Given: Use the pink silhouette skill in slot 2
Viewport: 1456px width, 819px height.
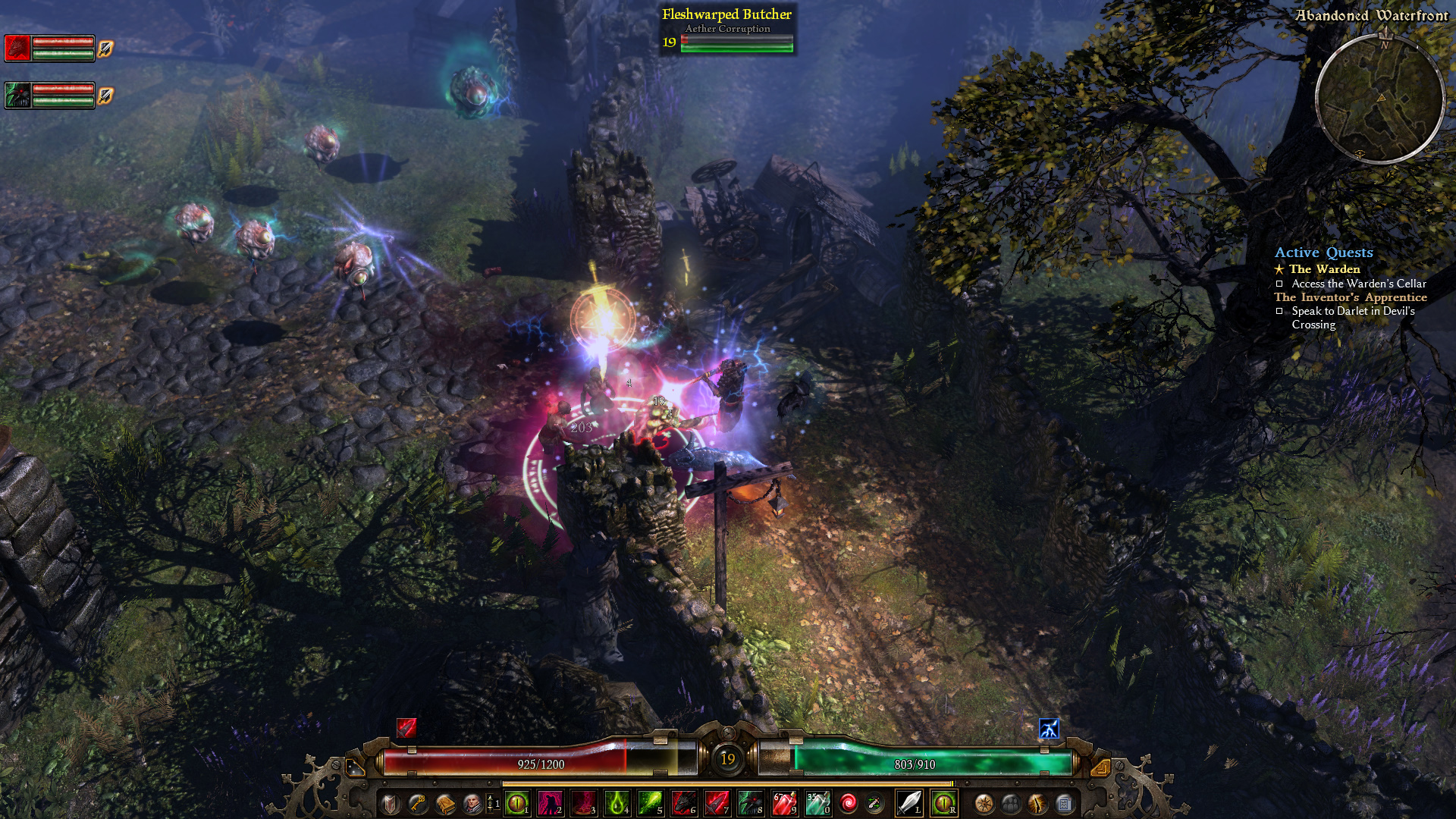Looking at the screenshot, I should [550, 802].
